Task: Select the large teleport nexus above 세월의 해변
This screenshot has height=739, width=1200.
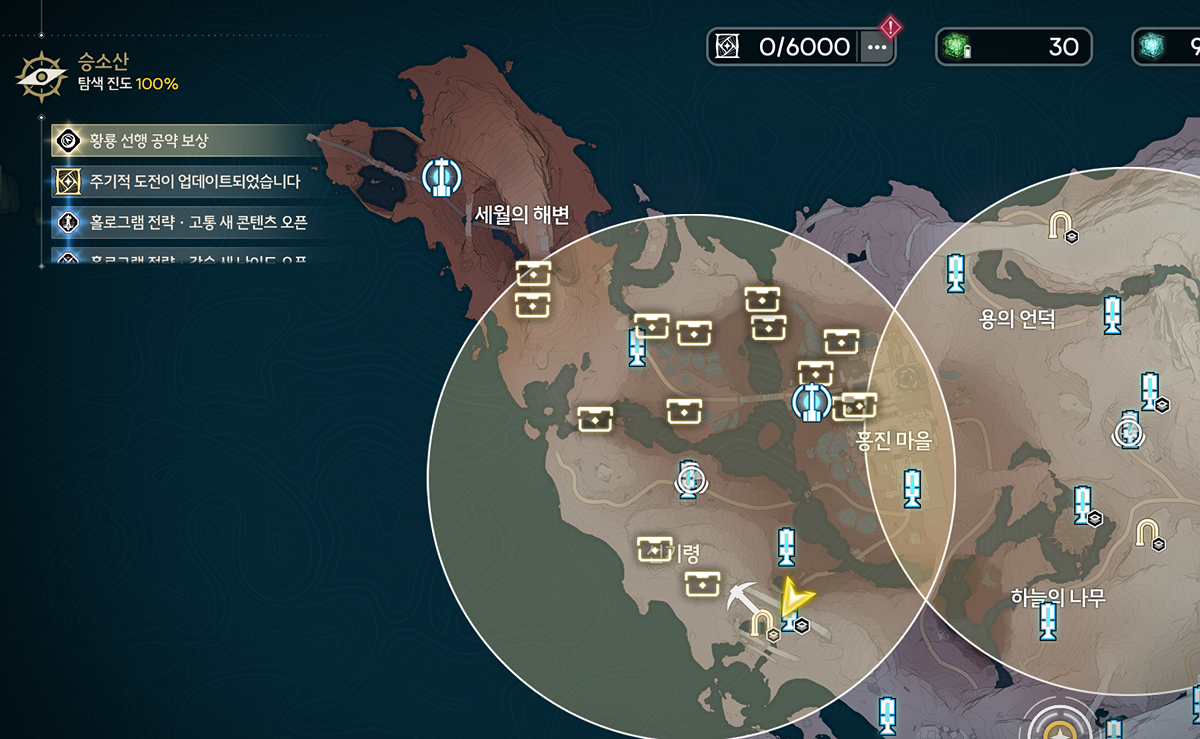Action: (441, 176)
